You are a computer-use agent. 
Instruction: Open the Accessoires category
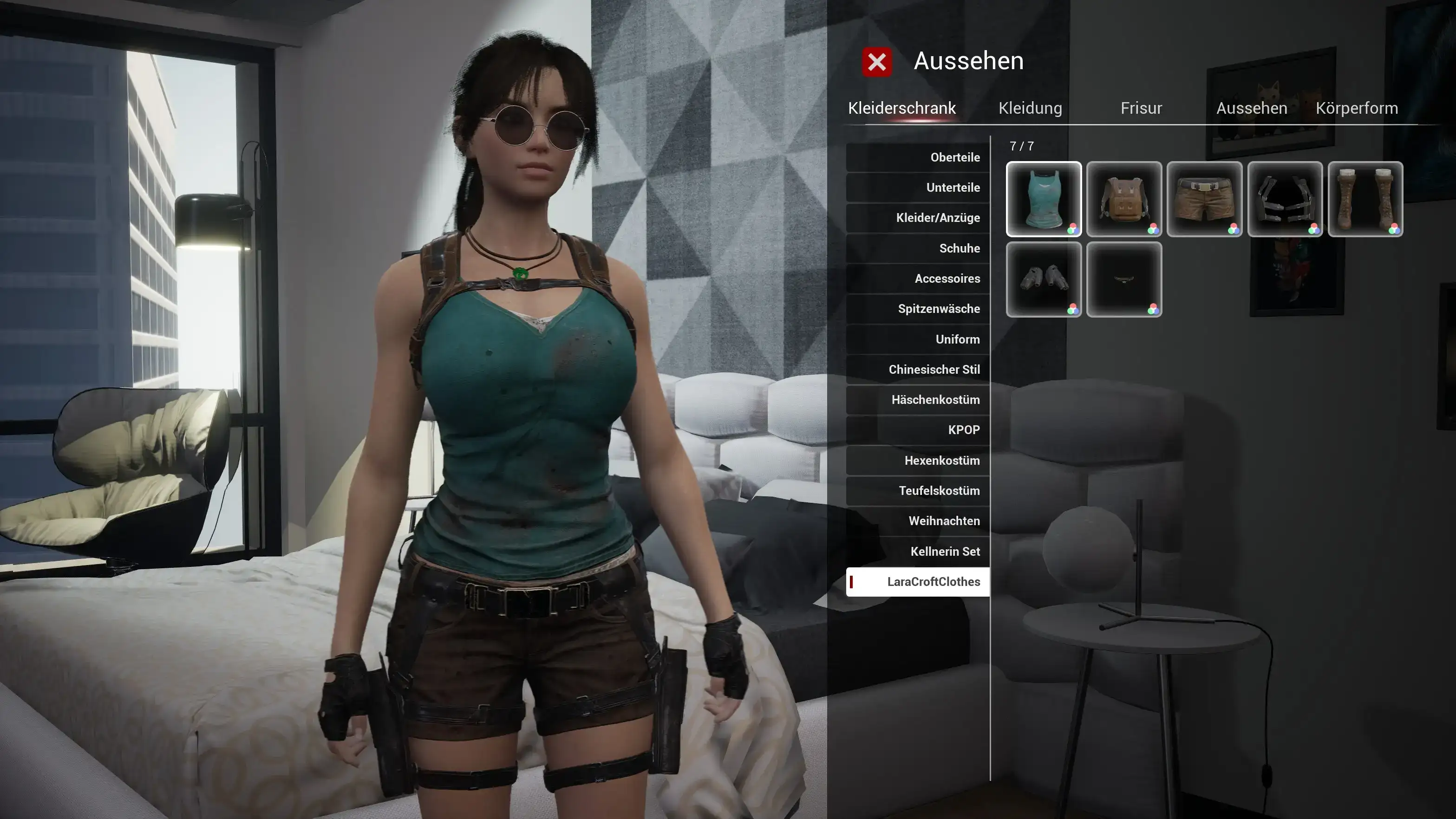(x=919, y=279)
